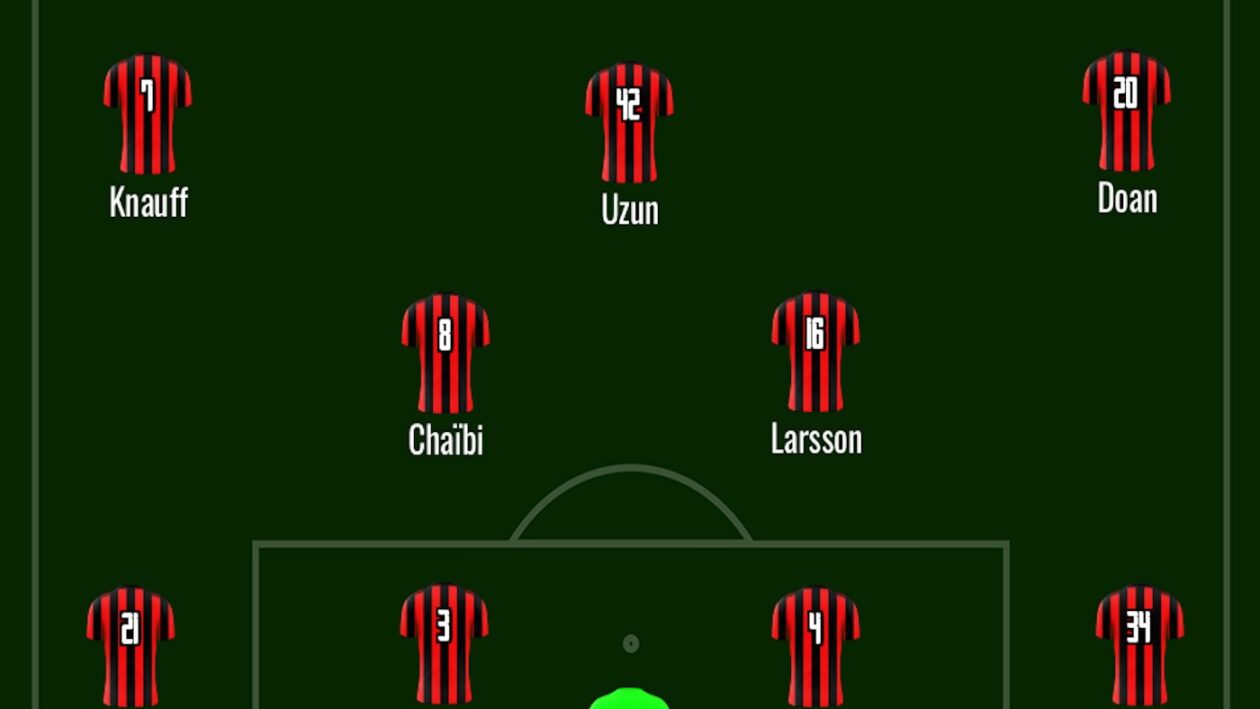Select the number 4 defender
The image size is (1260, 709).
(815, 645)
